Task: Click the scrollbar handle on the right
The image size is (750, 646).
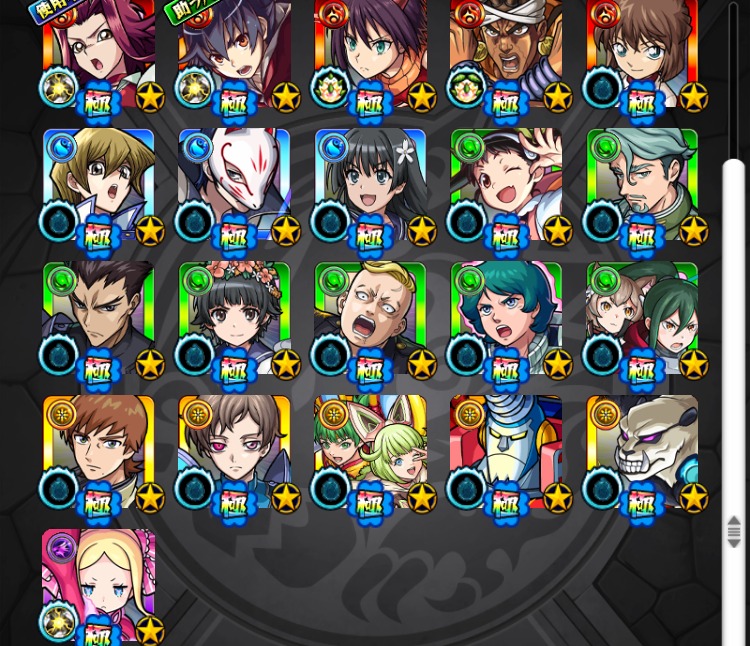Action: 734,531
